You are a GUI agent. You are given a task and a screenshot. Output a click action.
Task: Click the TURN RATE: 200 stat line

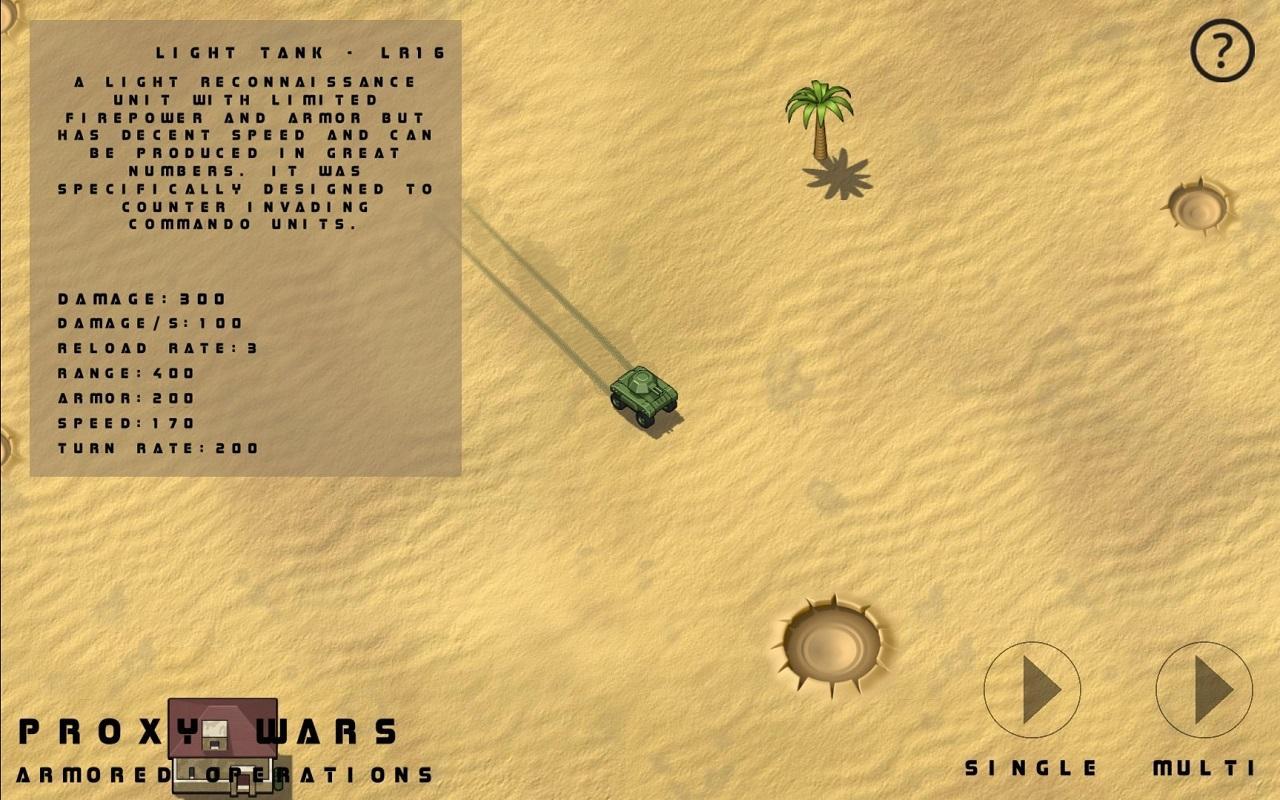152,448
